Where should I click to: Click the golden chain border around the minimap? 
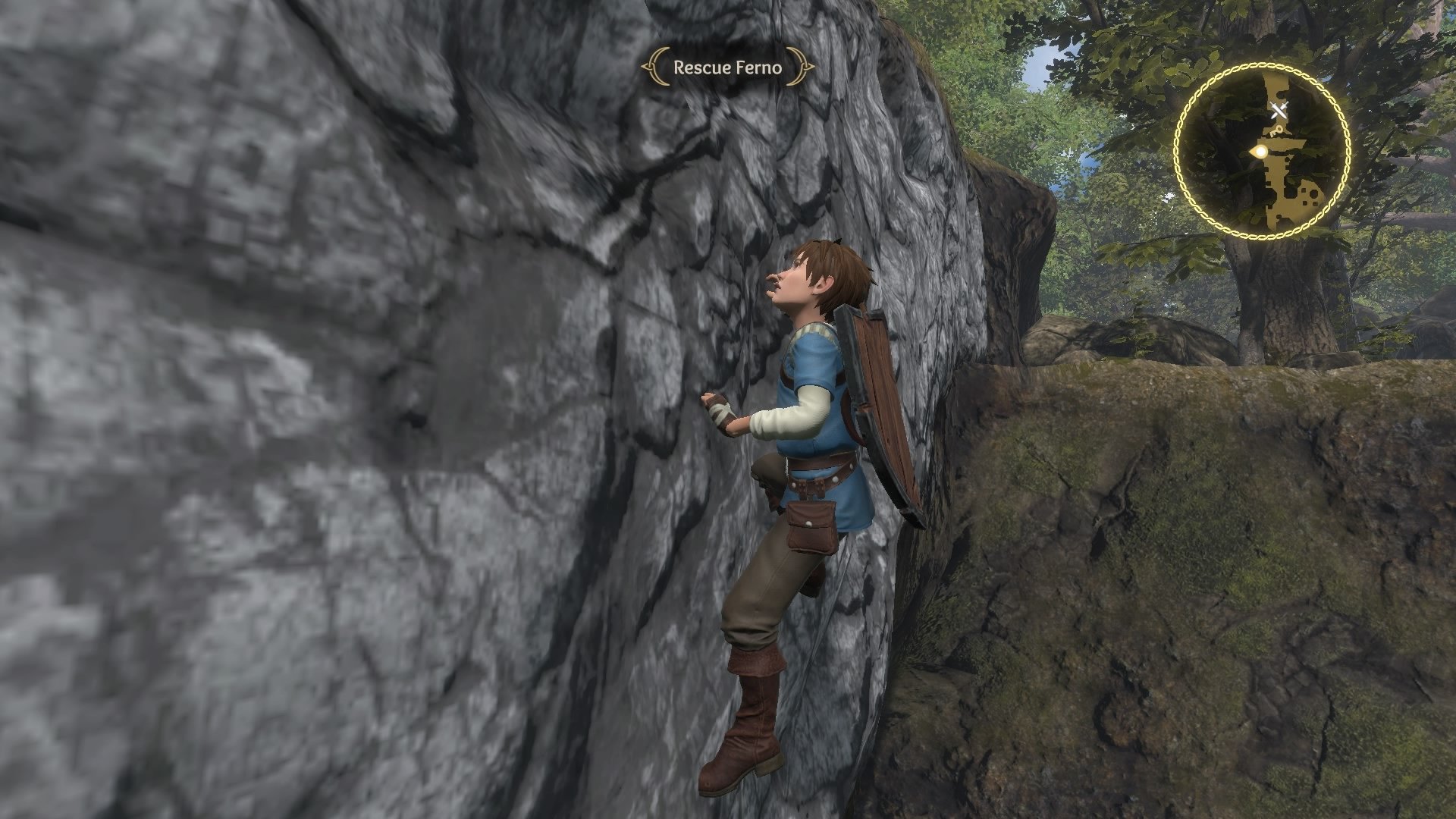click(1260, 64)
